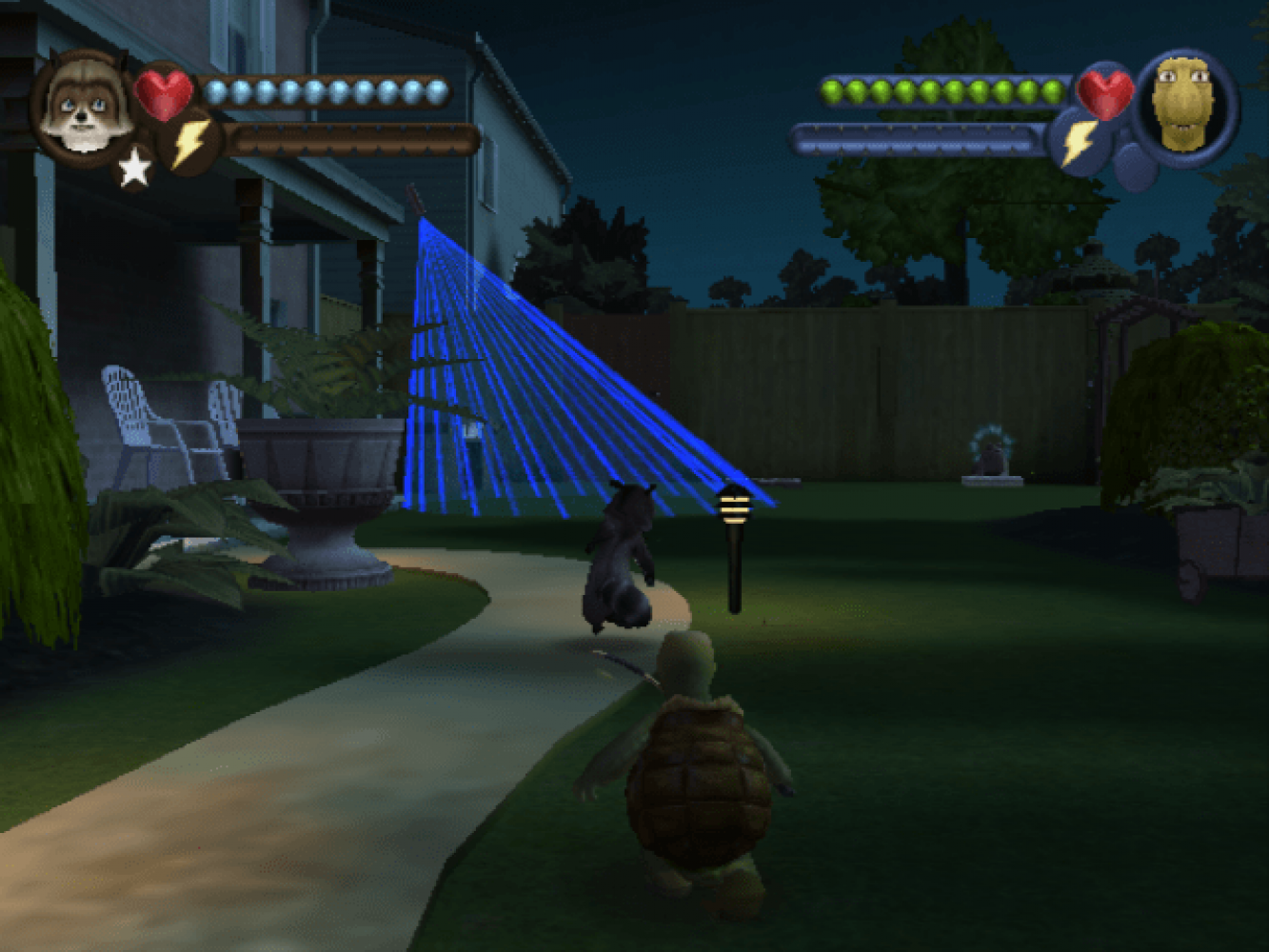The width and height of the screenshot is (1269, 952).
Task: Select the RJ raccoon character portrait
Action: pos(86,107)
